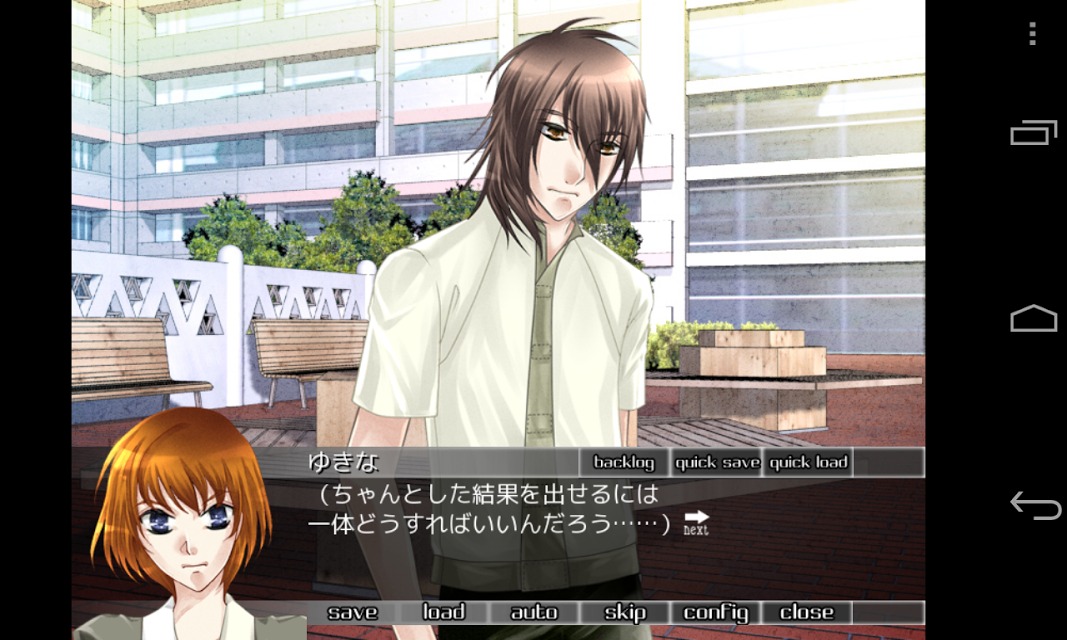This screenshot has width=1067, height=640.
Task: Tap the Android home button
Action: click(1033, 319)
